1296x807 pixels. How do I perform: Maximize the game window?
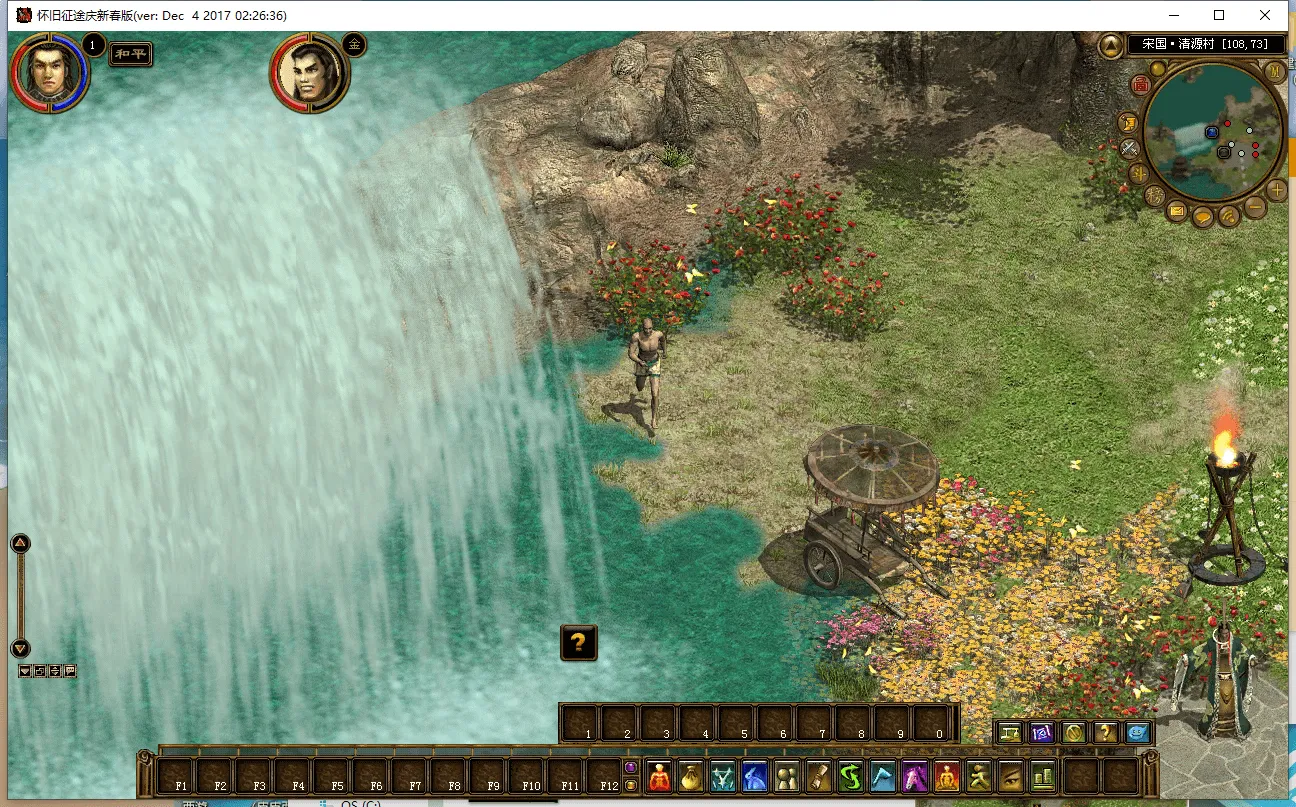coord(1219,15)
